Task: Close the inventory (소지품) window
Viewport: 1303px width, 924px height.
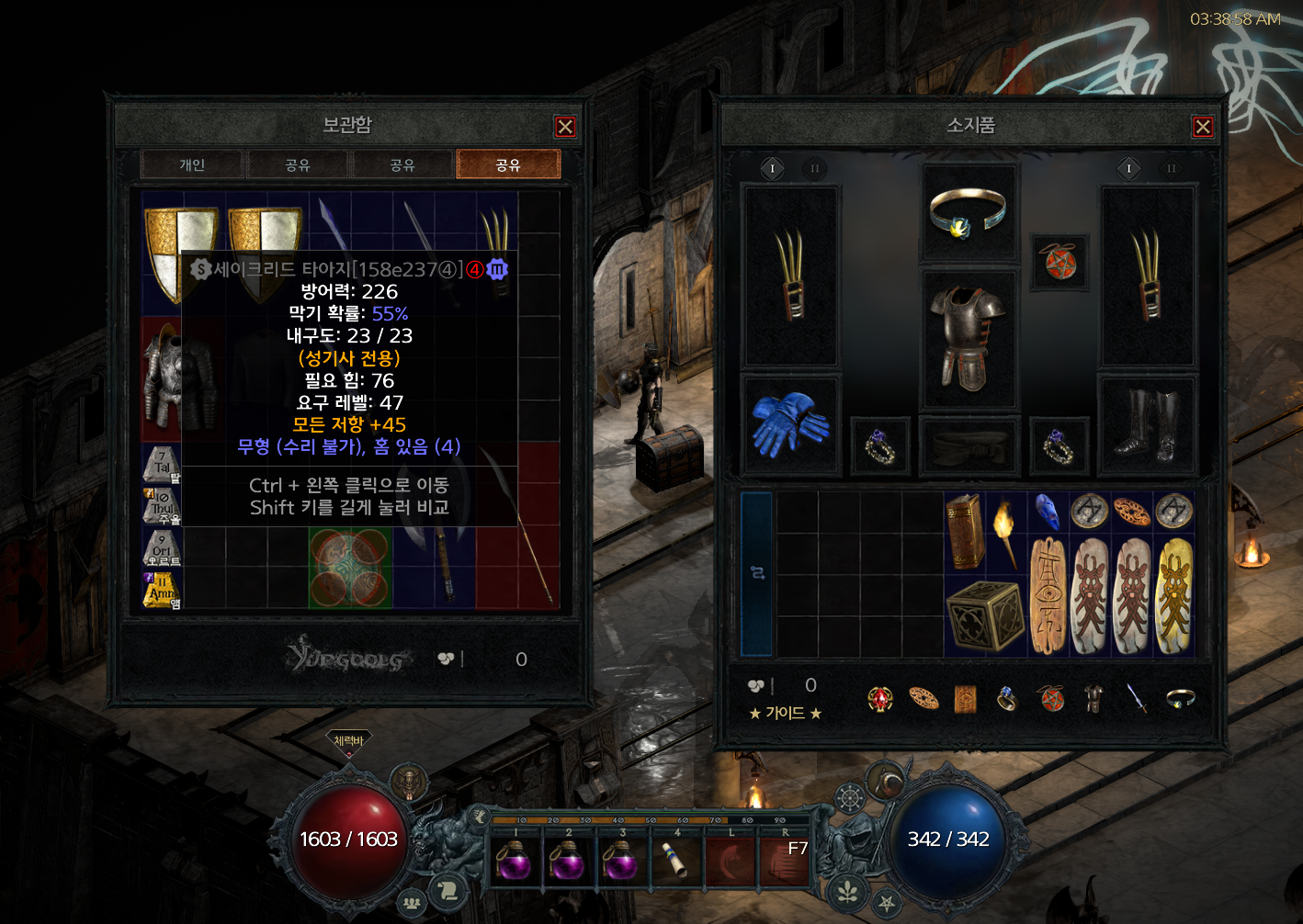Action: tap(1202, 127)
